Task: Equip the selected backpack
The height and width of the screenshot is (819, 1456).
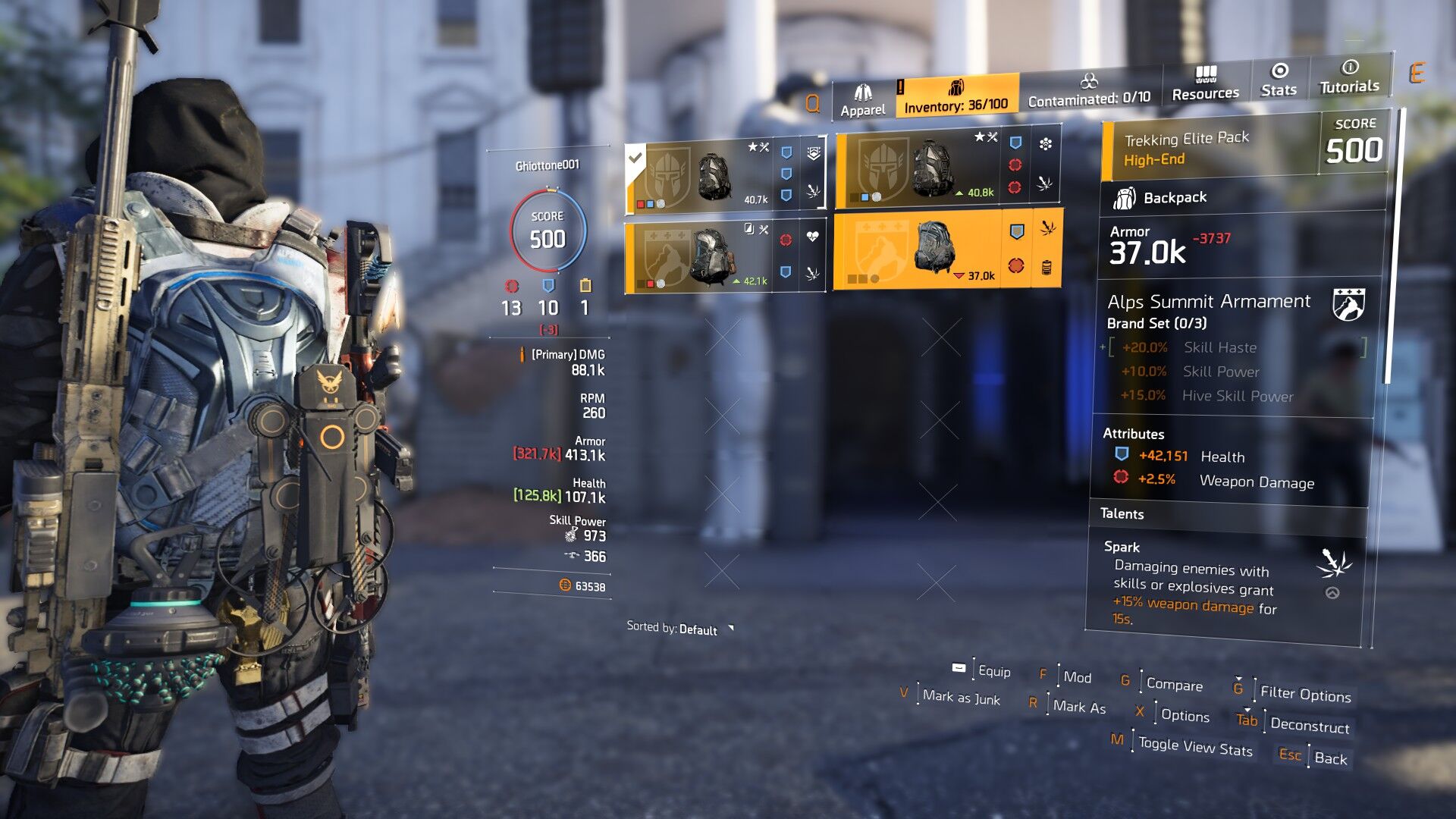Action: tap(993, 671)
